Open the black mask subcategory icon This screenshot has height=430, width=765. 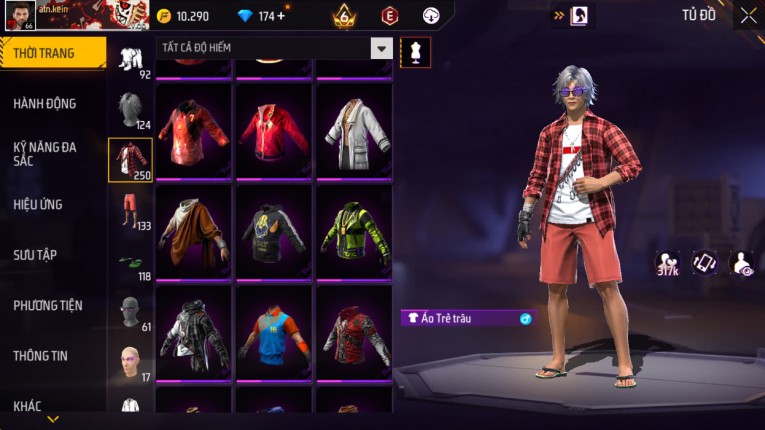coord(130,311)
